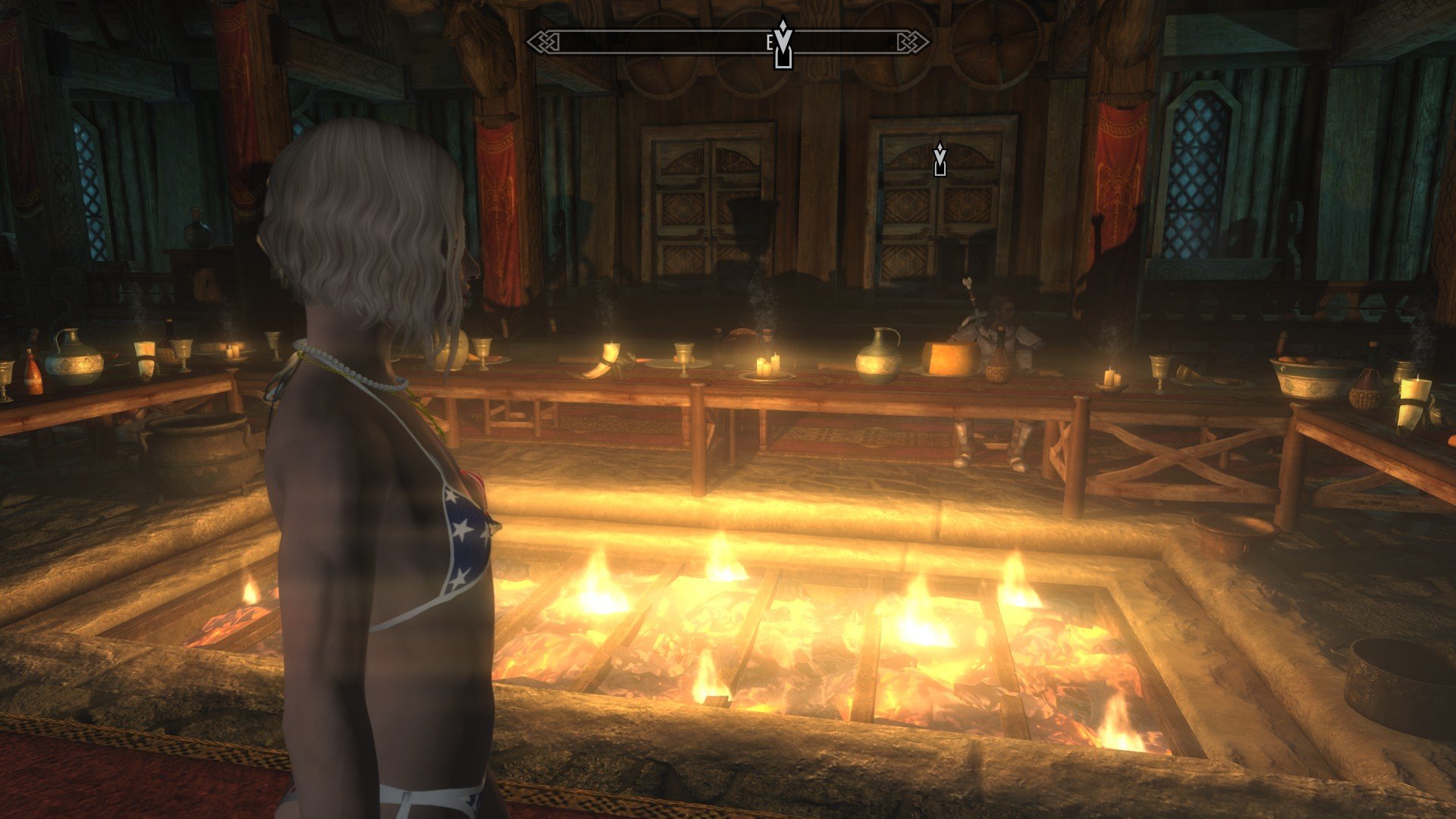Select the floating quest marker over the door

[x=940, y=159]
